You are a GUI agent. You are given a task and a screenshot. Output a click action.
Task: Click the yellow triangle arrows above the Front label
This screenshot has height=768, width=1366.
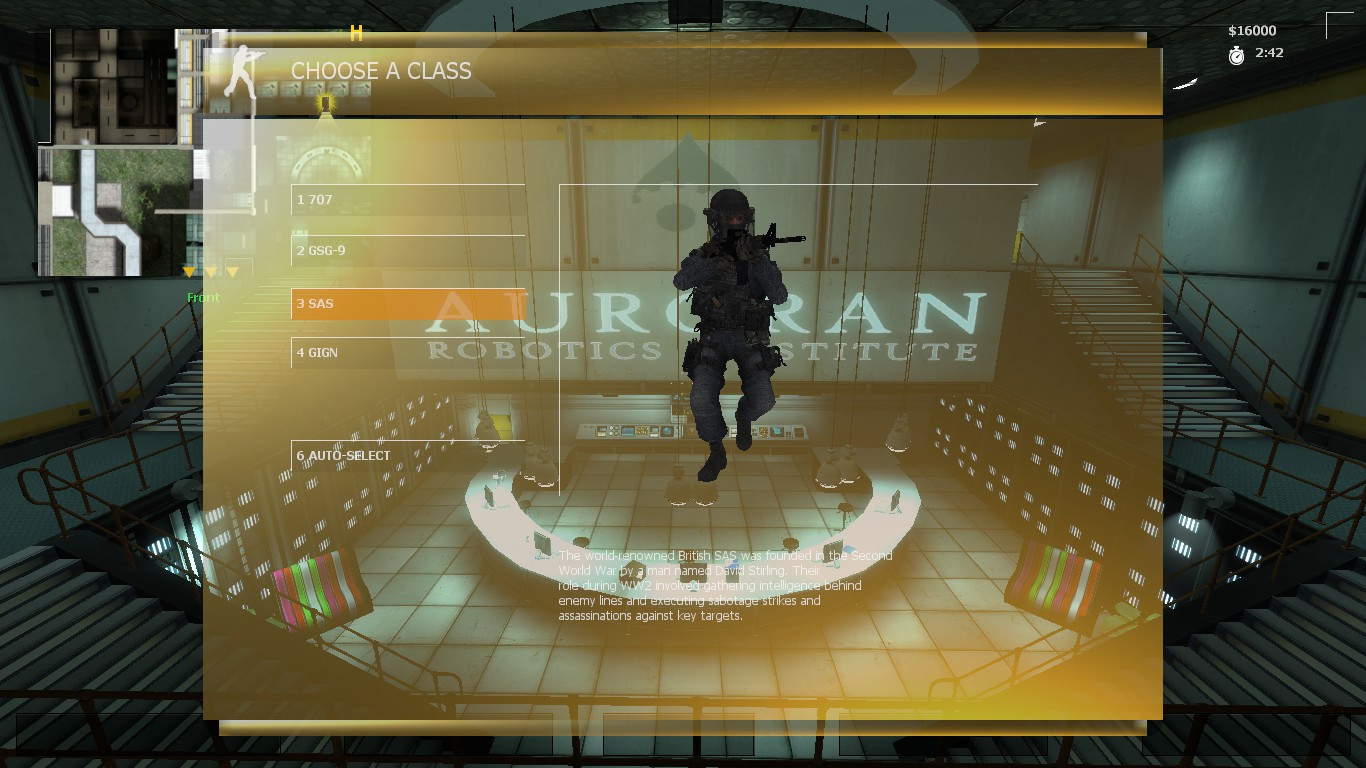point(211,271)
